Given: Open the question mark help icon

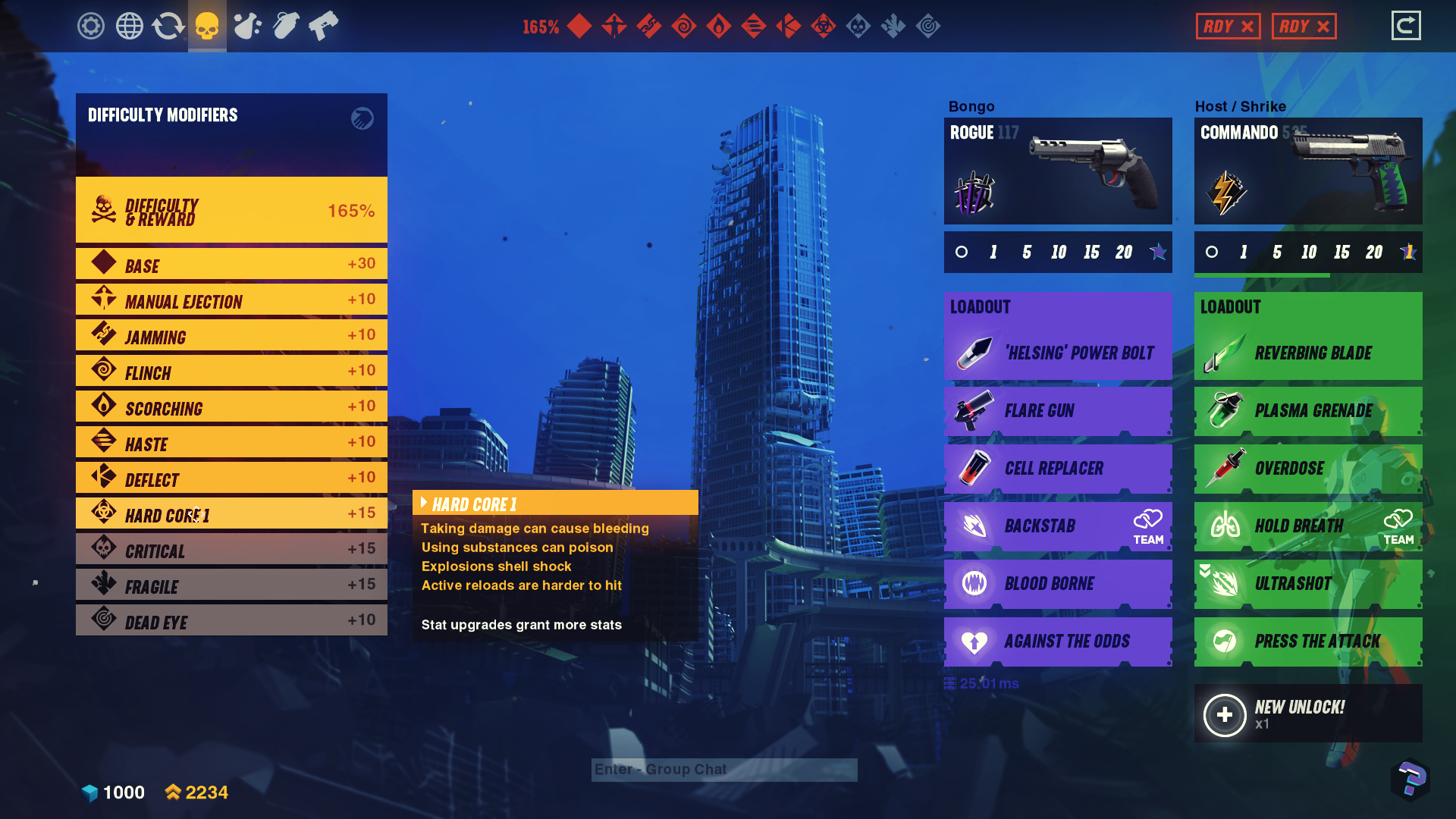Looking at the screenshot, I should (x=1410, y=779).
